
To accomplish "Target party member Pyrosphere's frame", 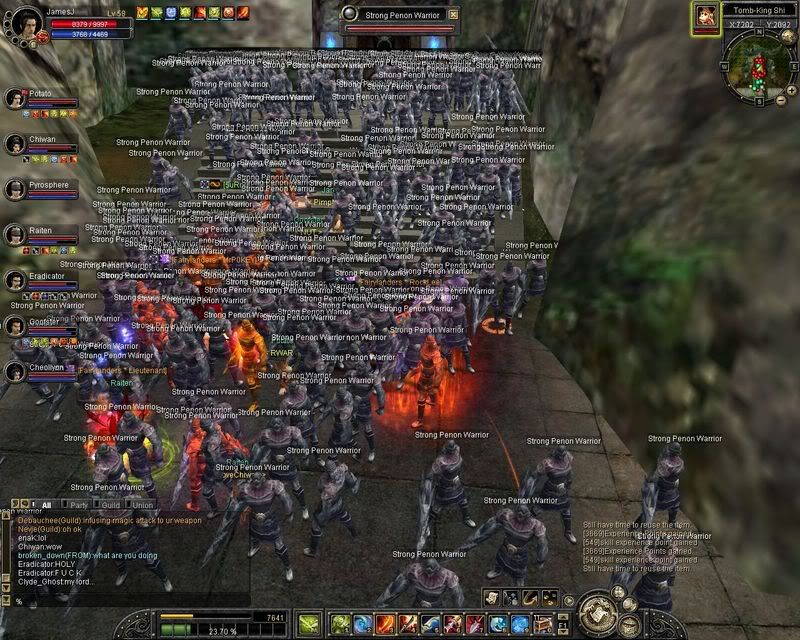I will (x=40, y=190).
